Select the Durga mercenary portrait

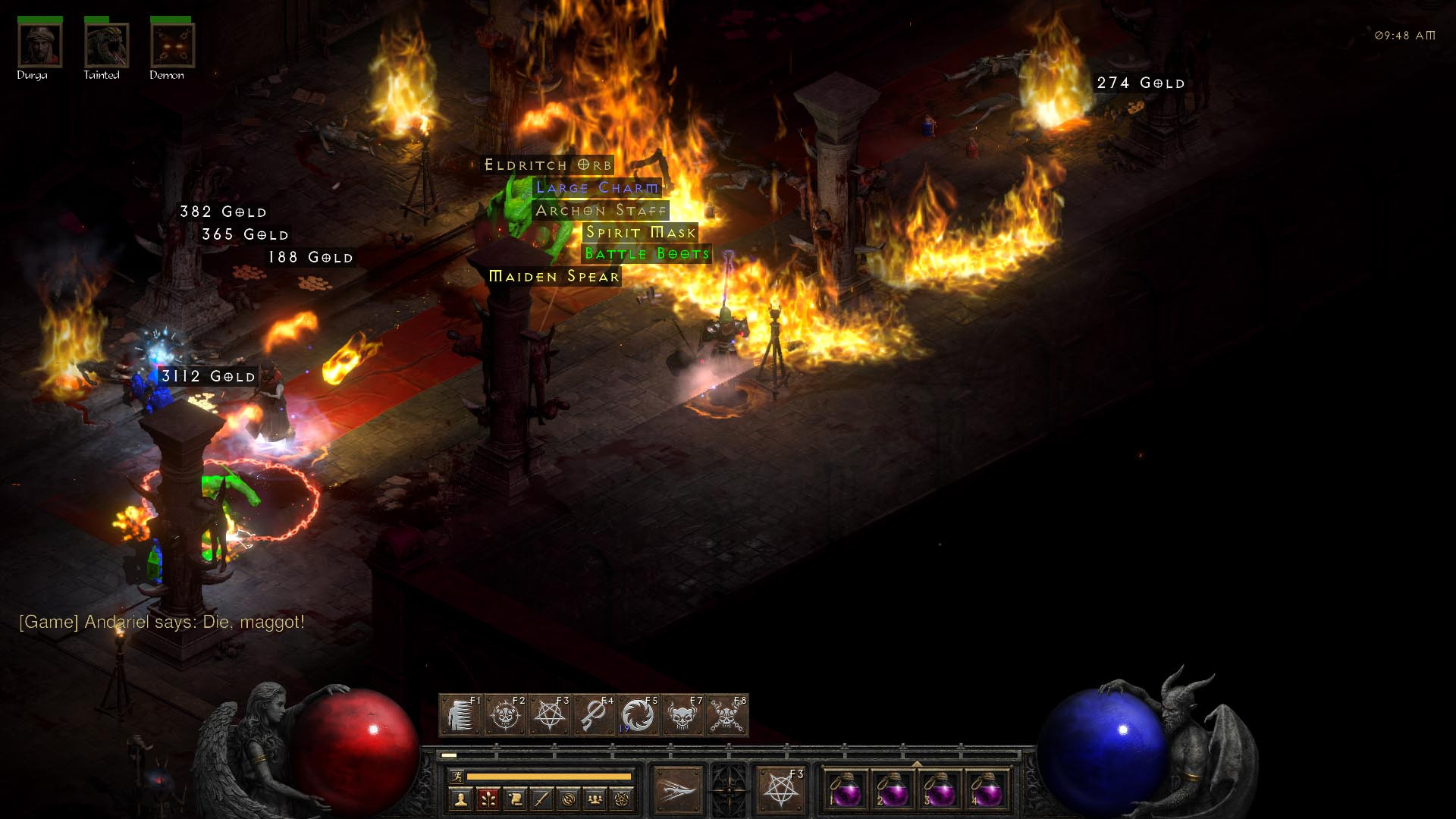click(x=39, y=45)
